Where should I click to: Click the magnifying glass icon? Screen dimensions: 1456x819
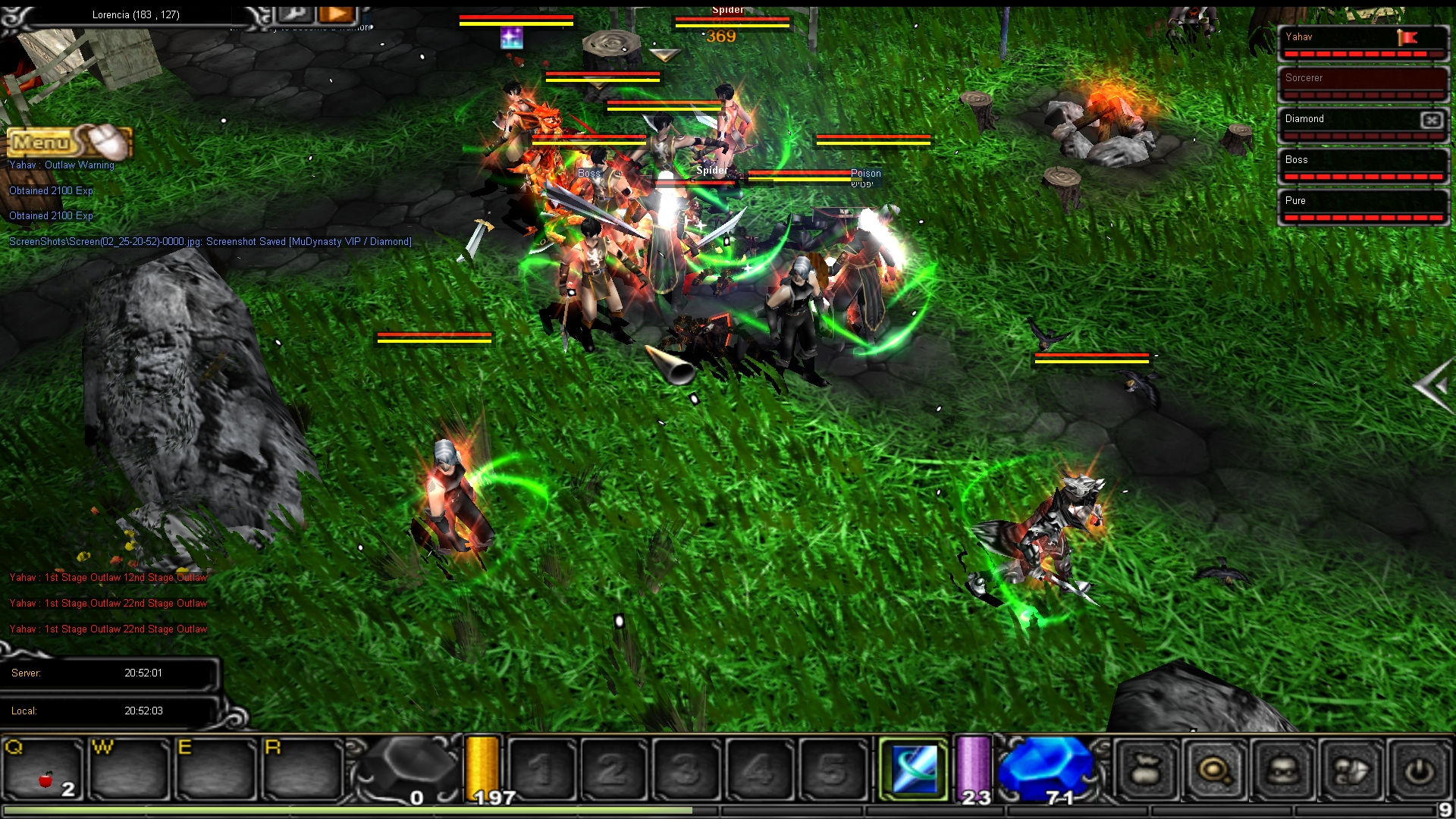pos(1214,771)
